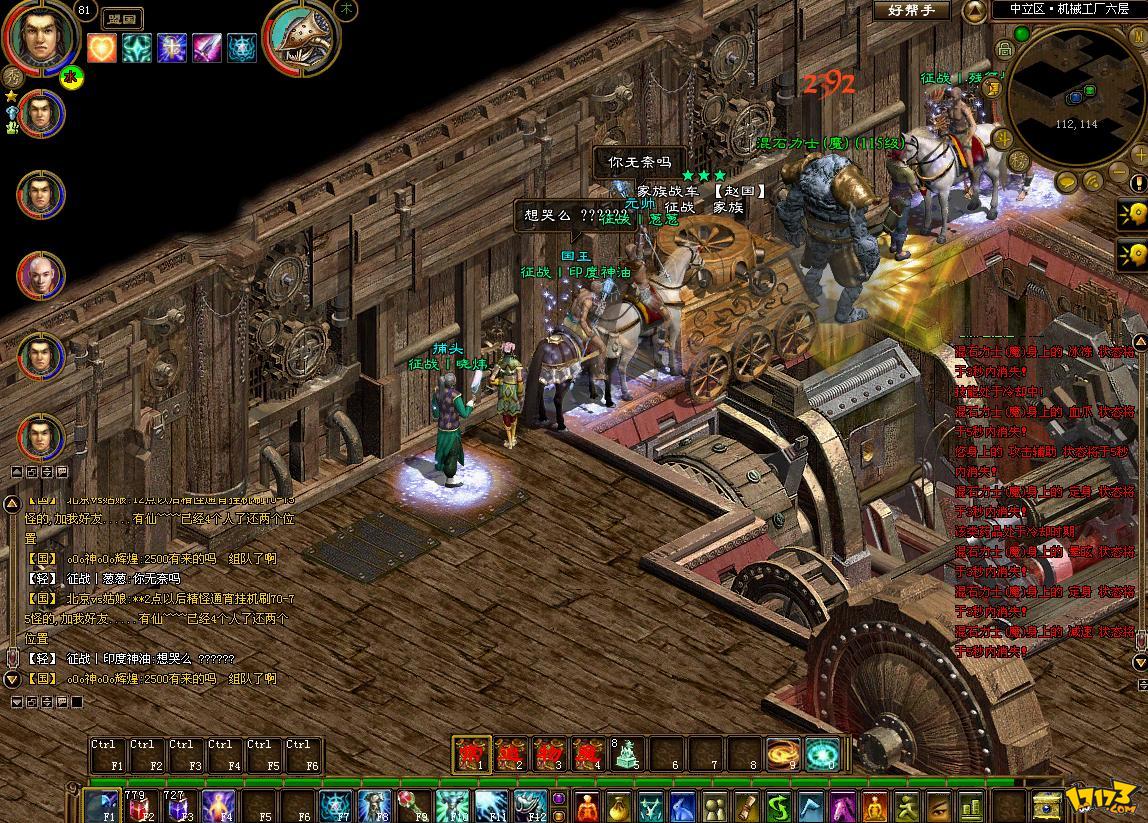
Task: Use the jade statue item in slot 5
Action: [627, 754]
